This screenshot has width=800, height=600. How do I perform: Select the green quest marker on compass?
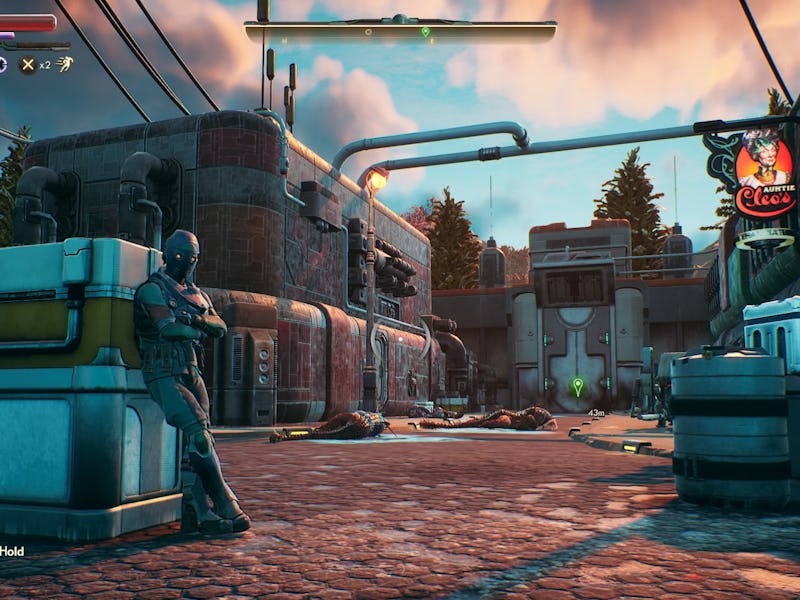click(425, 32)
